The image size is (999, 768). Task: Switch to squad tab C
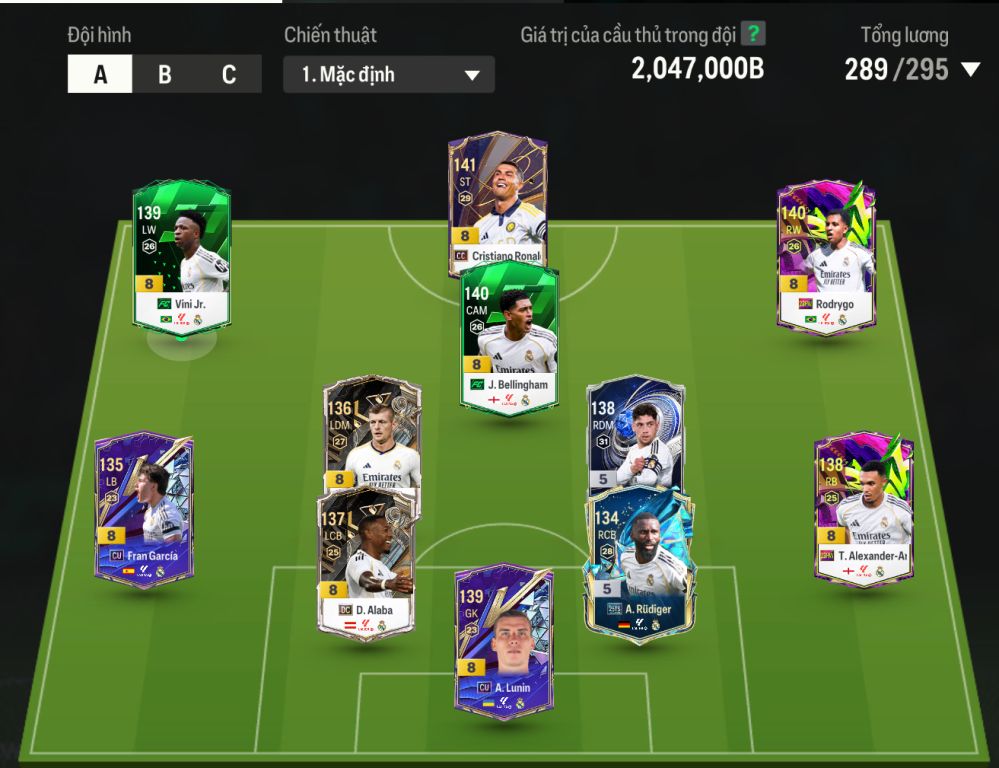pyautogui.click(x=229, y=75)
